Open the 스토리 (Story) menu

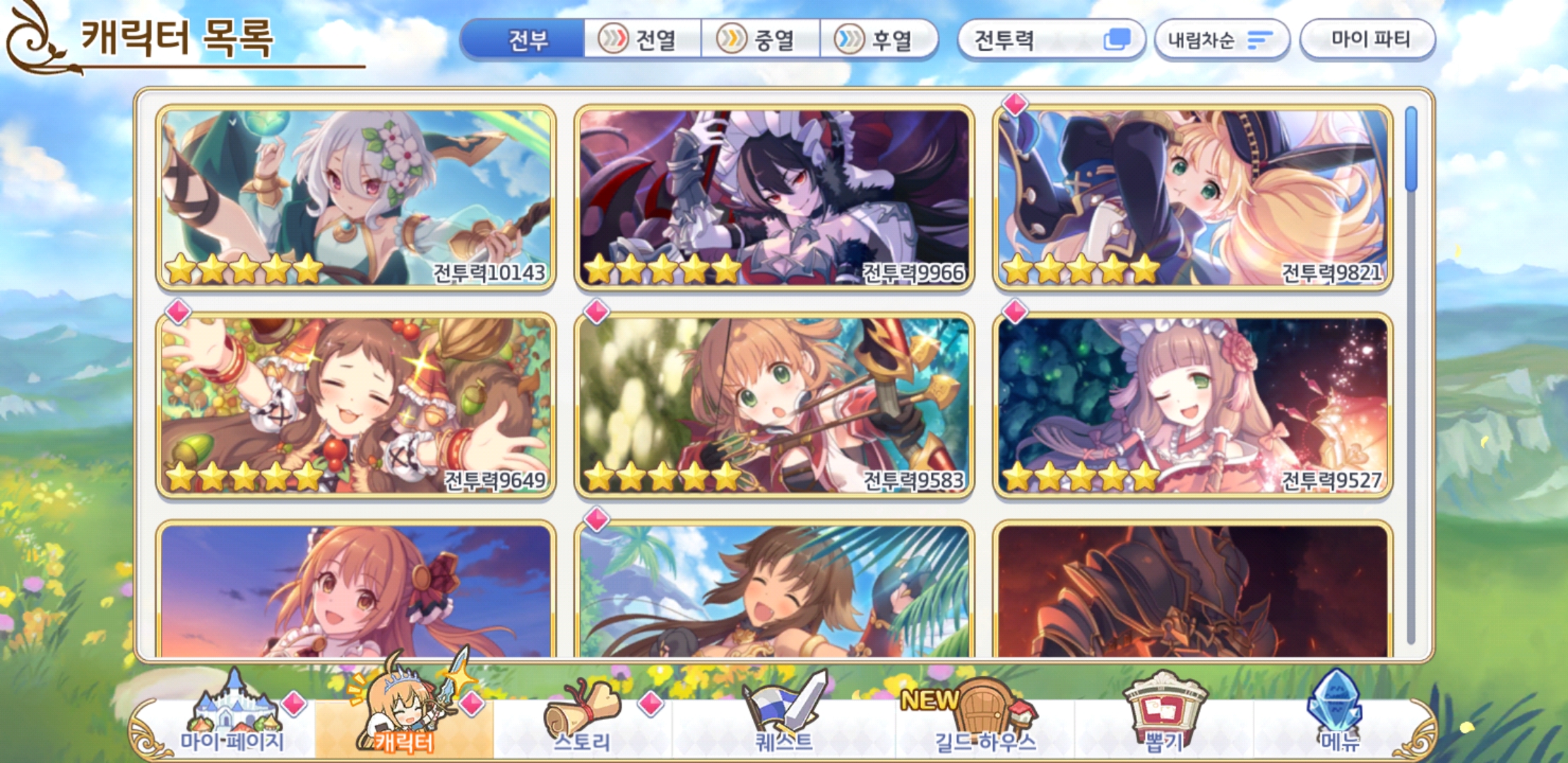point(581,721)
